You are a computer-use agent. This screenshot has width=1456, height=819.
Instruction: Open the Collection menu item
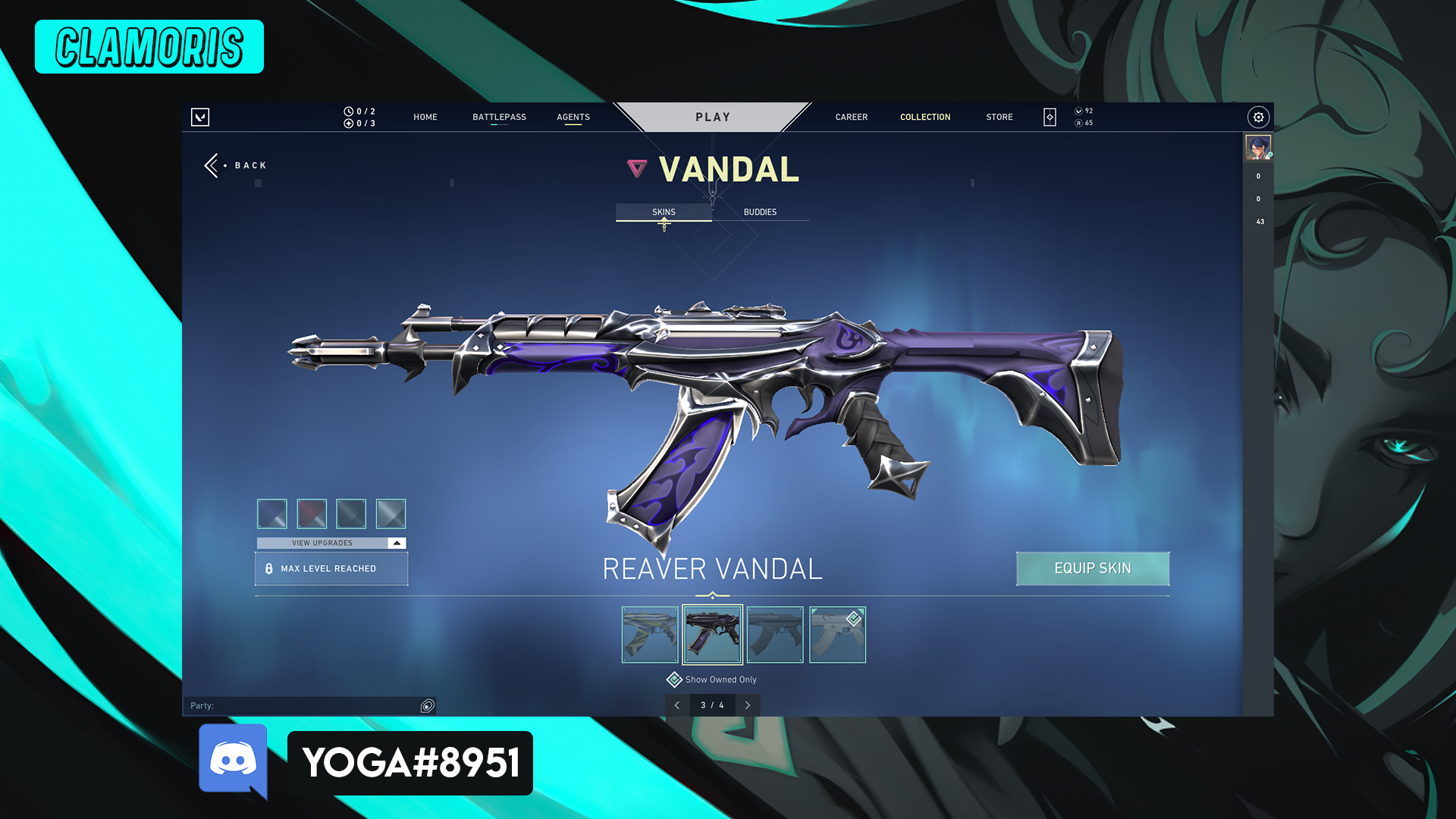pos(925,117)
